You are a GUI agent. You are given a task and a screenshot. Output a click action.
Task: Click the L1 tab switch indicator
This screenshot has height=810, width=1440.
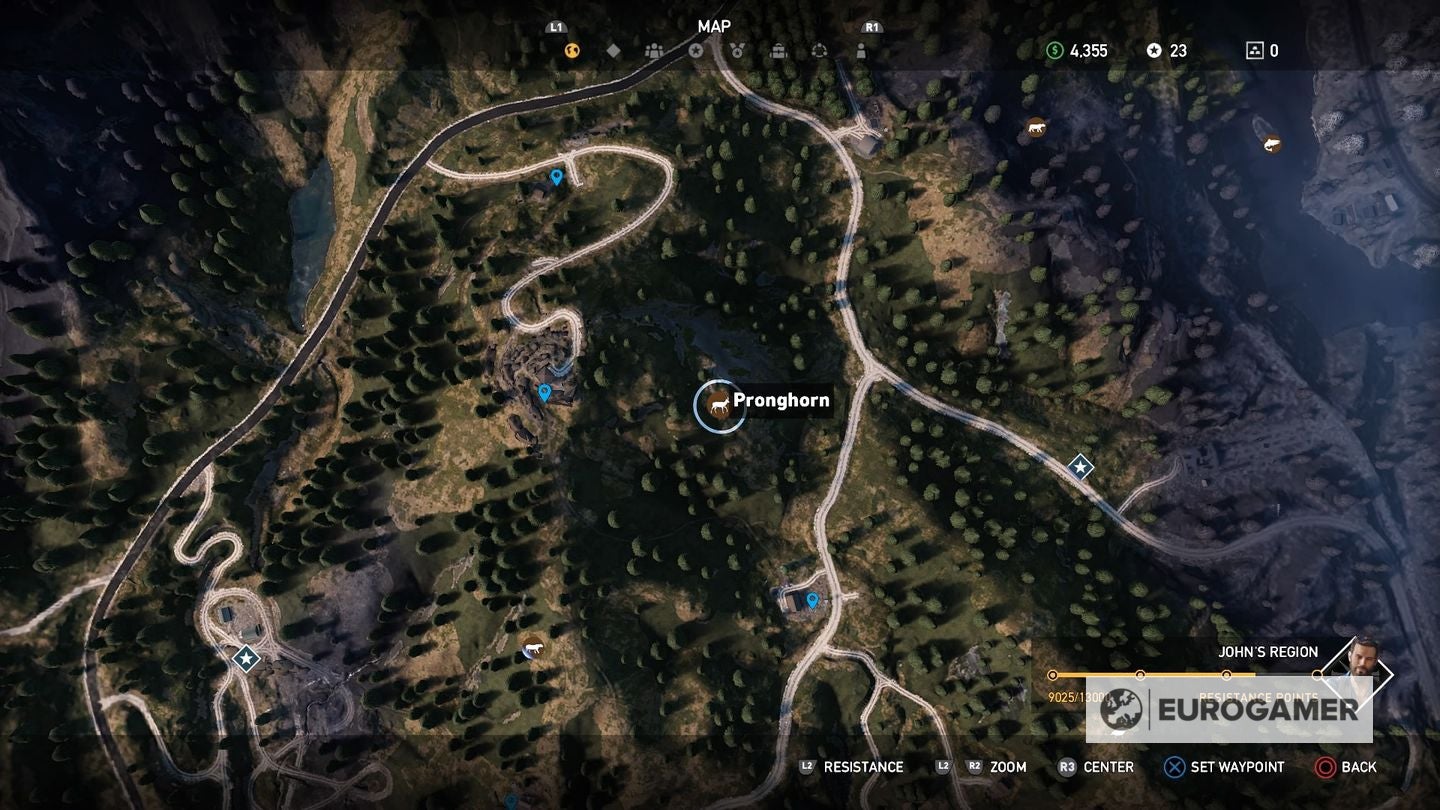tap(554, 27)
